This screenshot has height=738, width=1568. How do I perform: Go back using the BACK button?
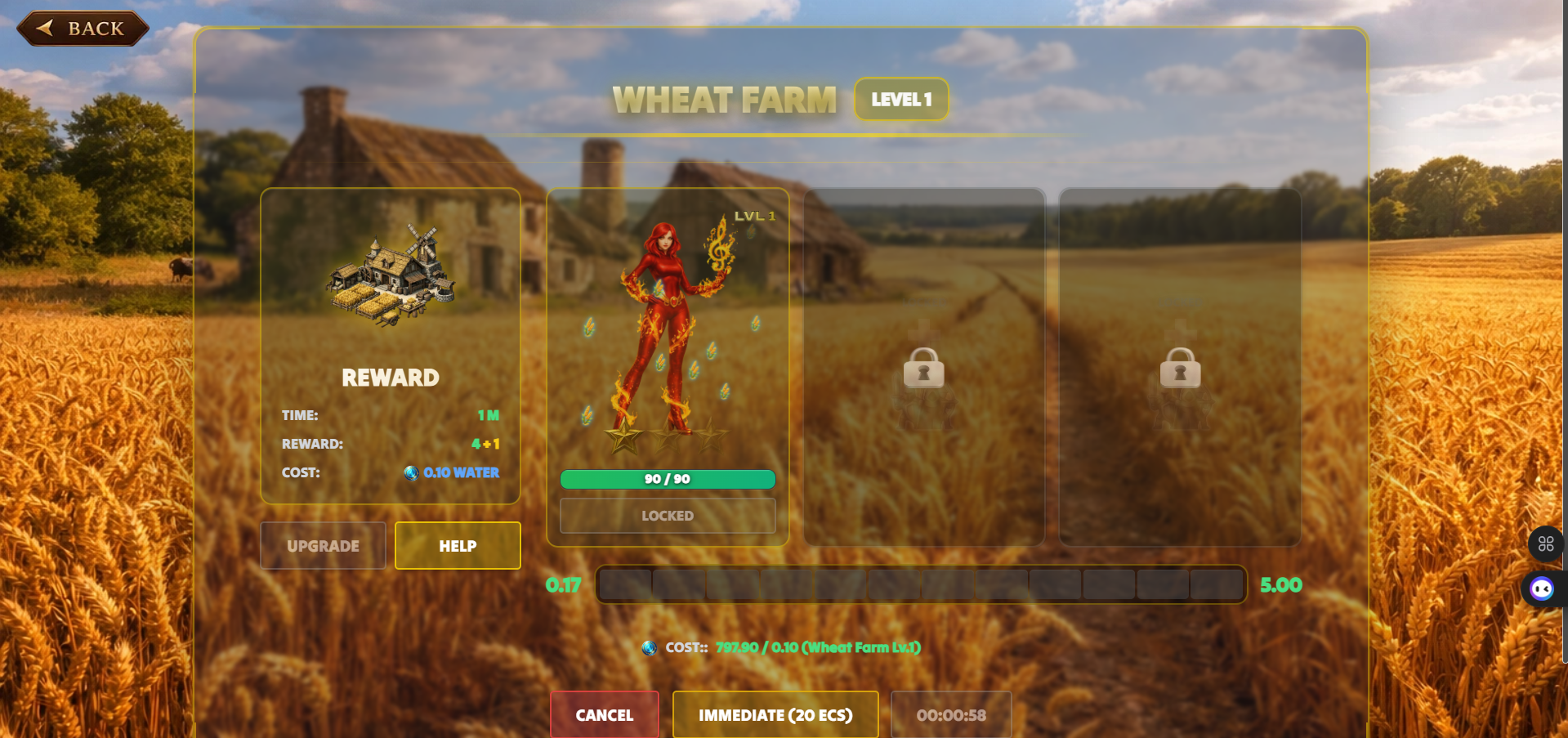pyautogui.click(x=83, y=29)
